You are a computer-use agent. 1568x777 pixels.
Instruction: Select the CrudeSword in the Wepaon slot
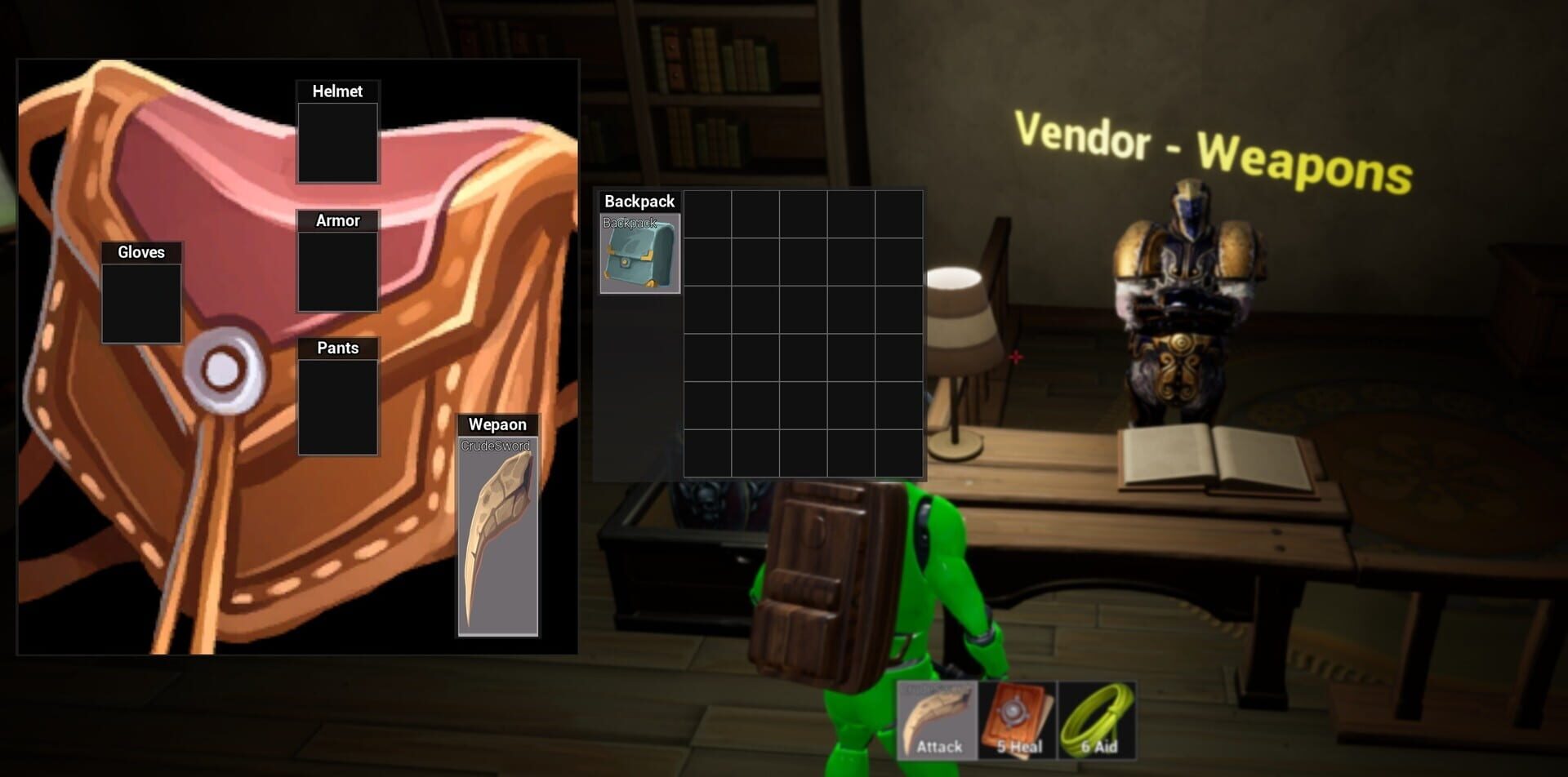[x=497, y=539]
